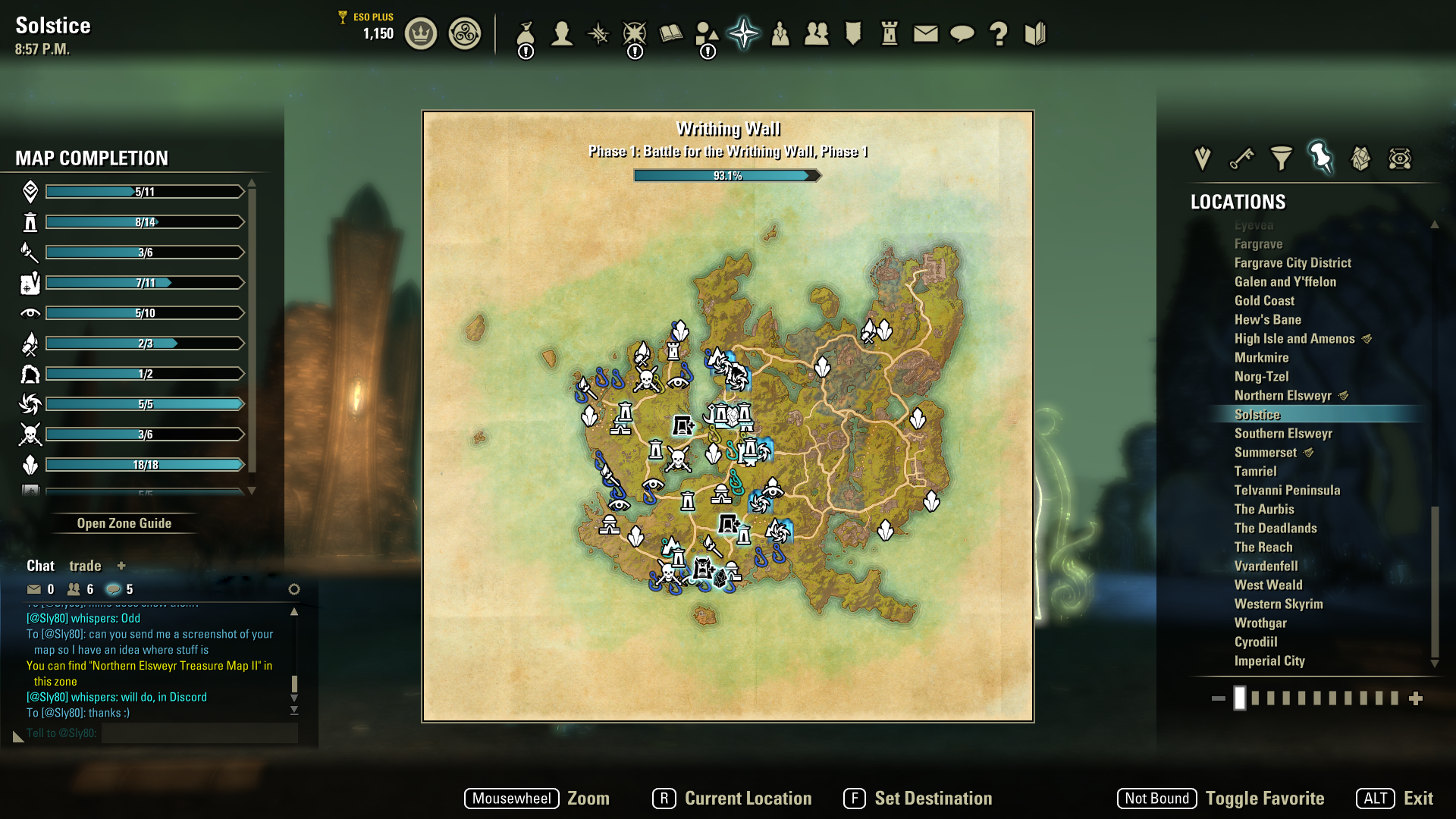Open the Crown Store crown icon
The height and width of the screenshot is (819, 1456).
421,34
